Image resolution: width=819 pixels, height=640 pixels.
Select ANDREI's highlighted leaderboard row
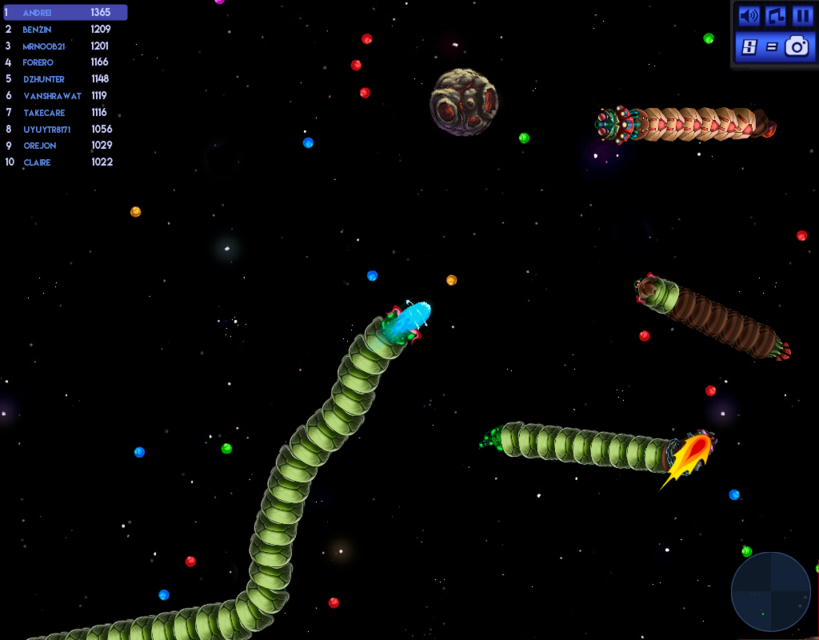(65, 13)
